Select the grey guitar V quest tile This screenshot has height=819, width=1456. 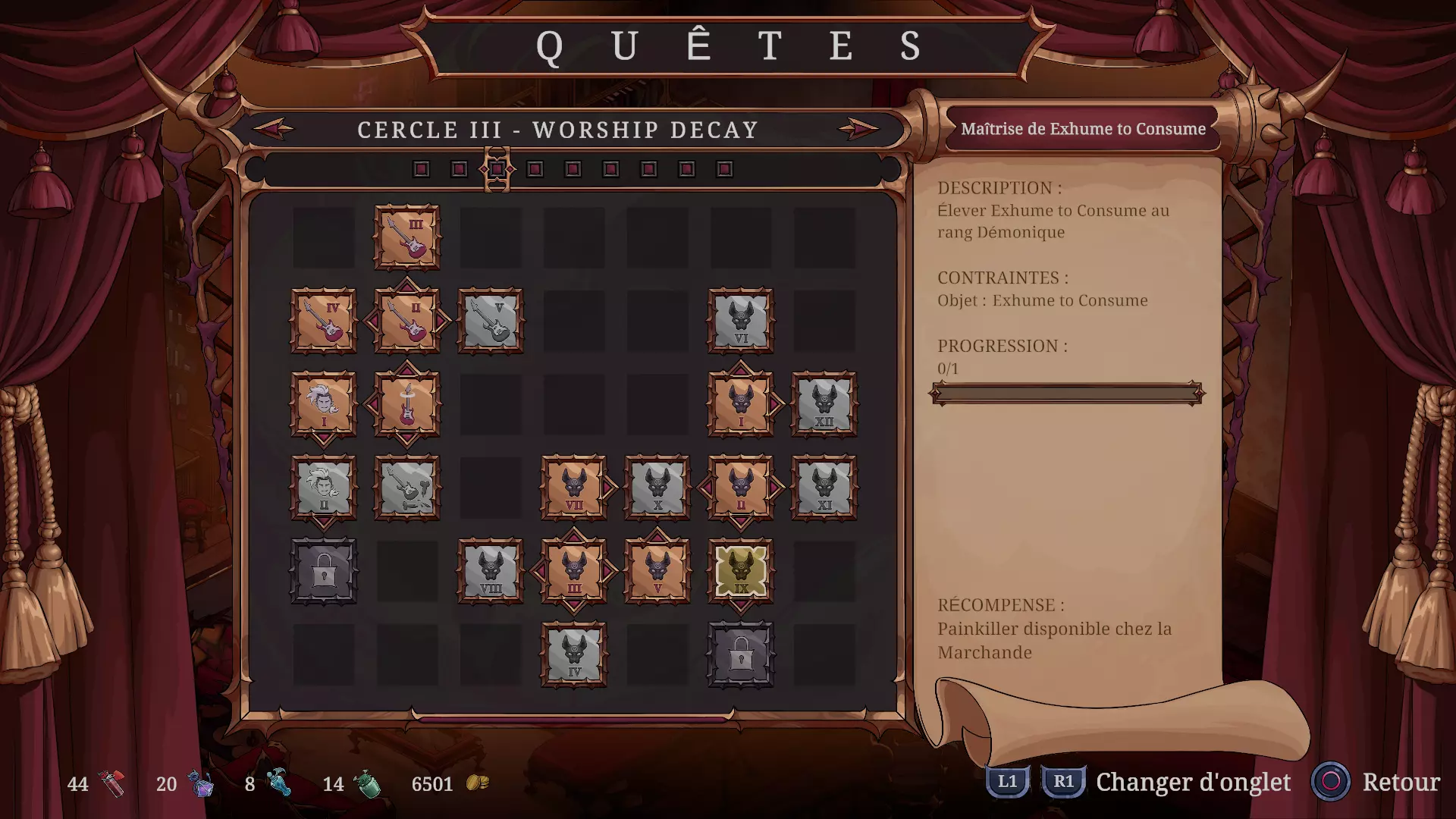point(491,321)
